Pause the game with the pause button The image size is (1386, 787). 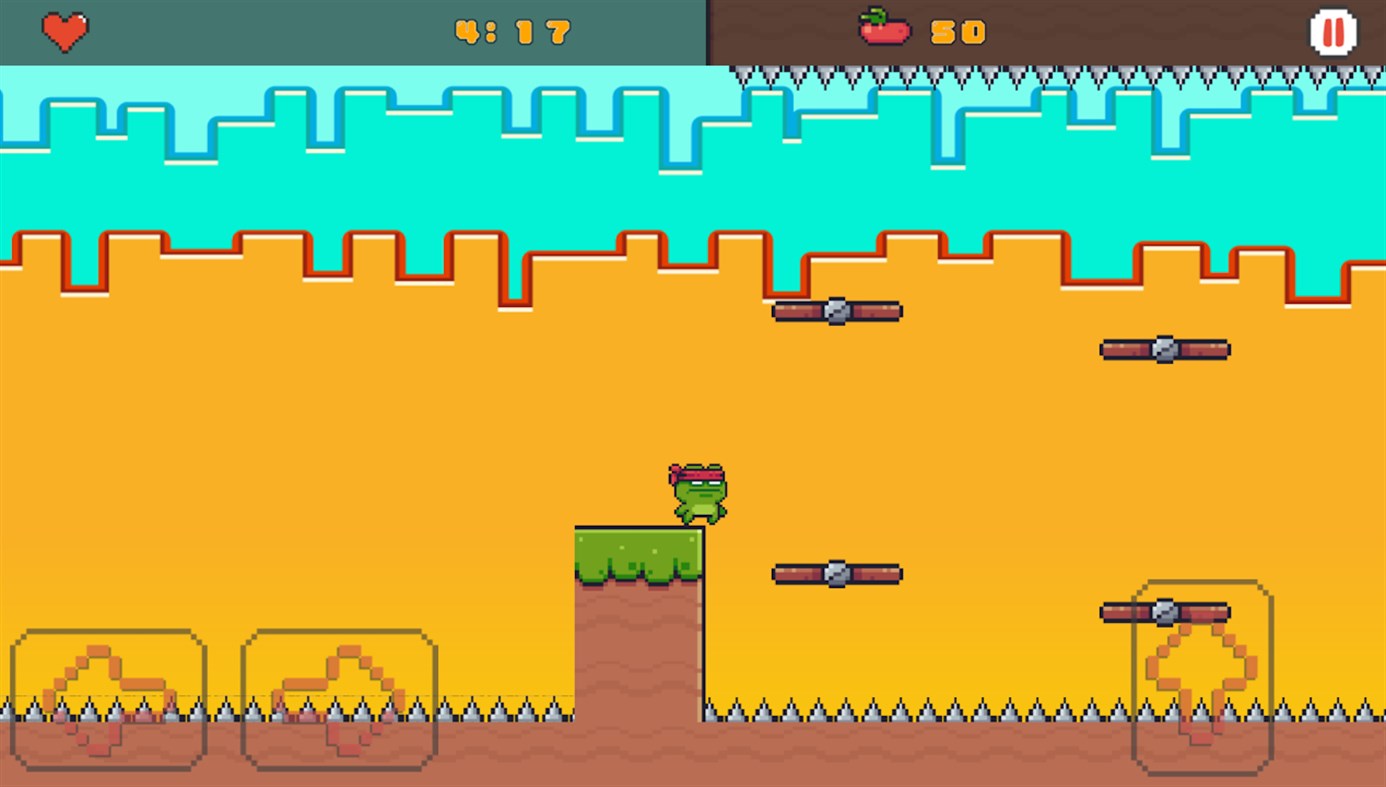[x=1333, y=31]
